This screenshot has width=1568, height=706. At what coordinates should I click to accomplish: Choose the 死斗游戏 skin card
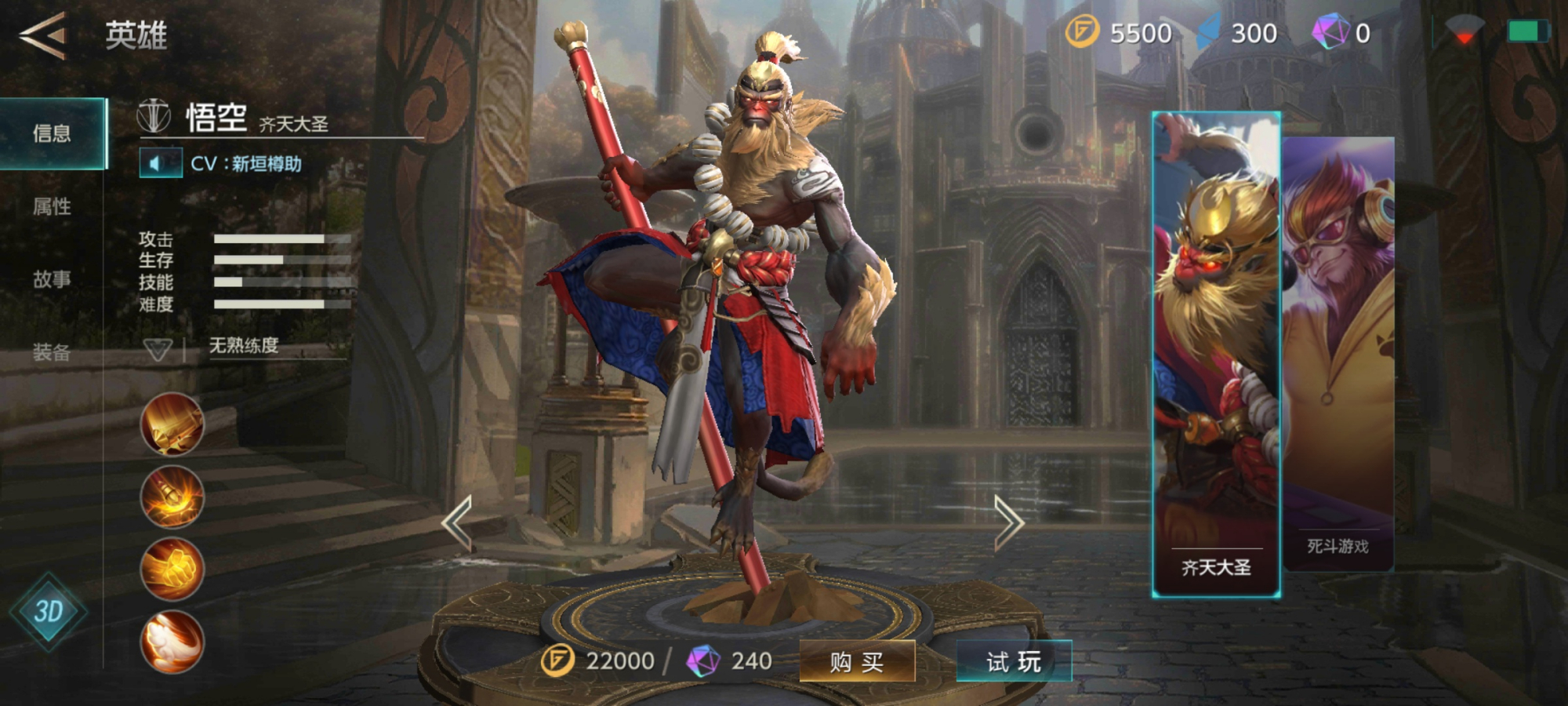tap(1339, 353)
